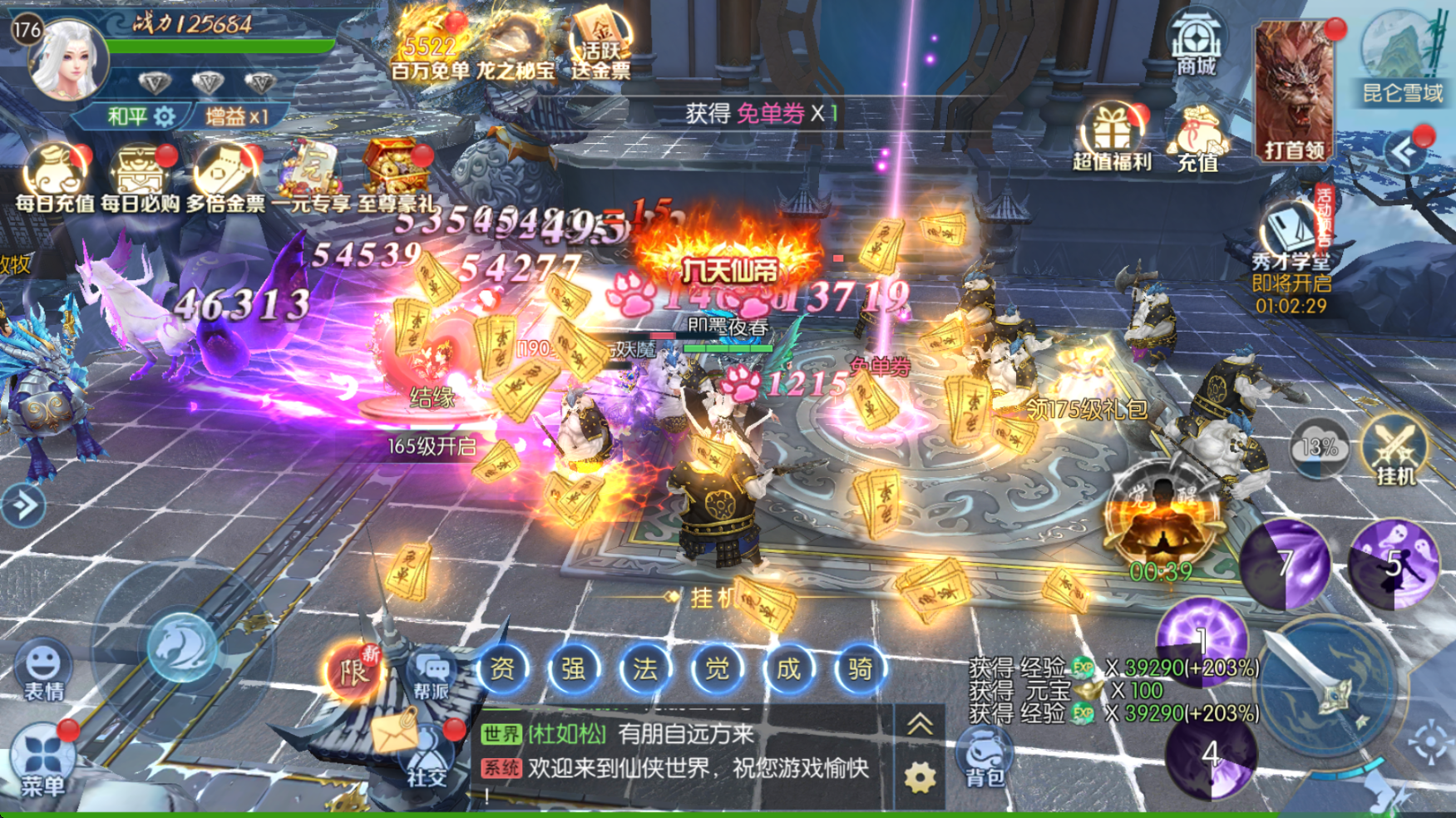The image size is (1456, 818).
Task: Select the 强 enhancement shortcut
Action: (x=574, y=668)
